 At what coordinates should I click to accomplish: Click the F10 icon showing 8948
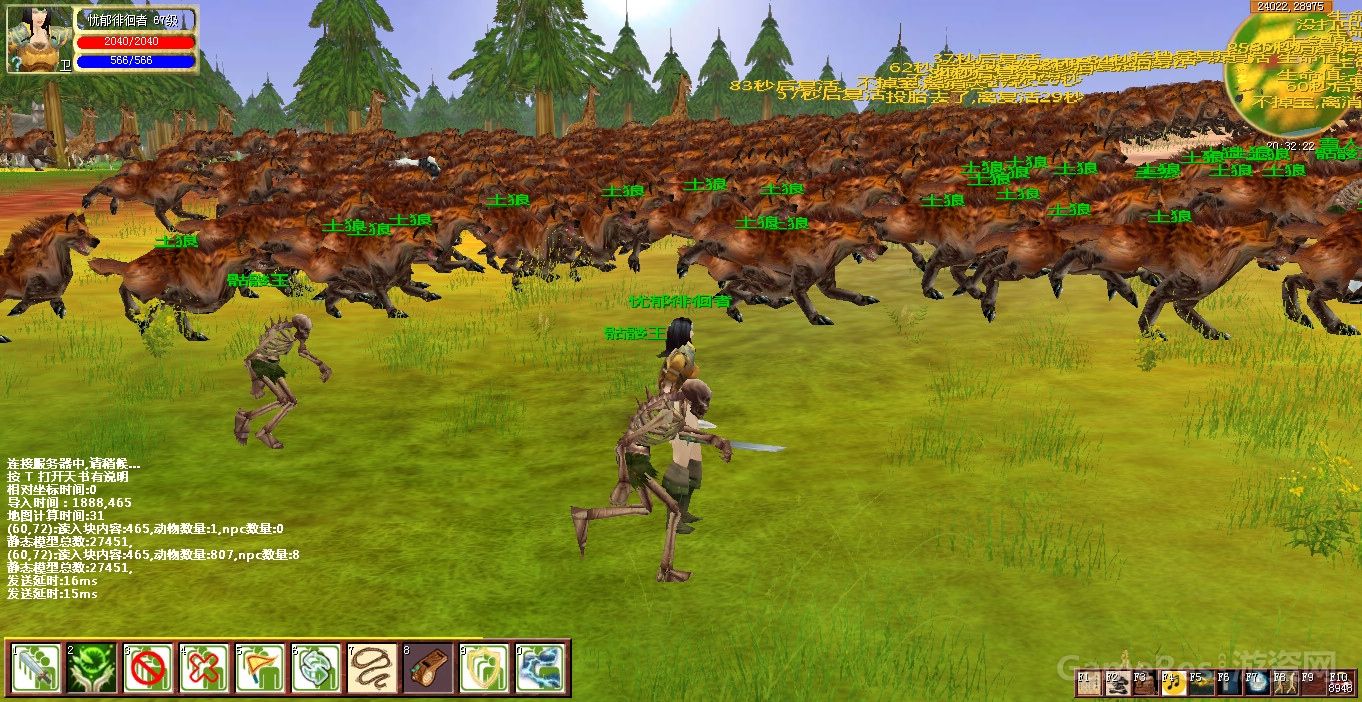pos(1340,684)
